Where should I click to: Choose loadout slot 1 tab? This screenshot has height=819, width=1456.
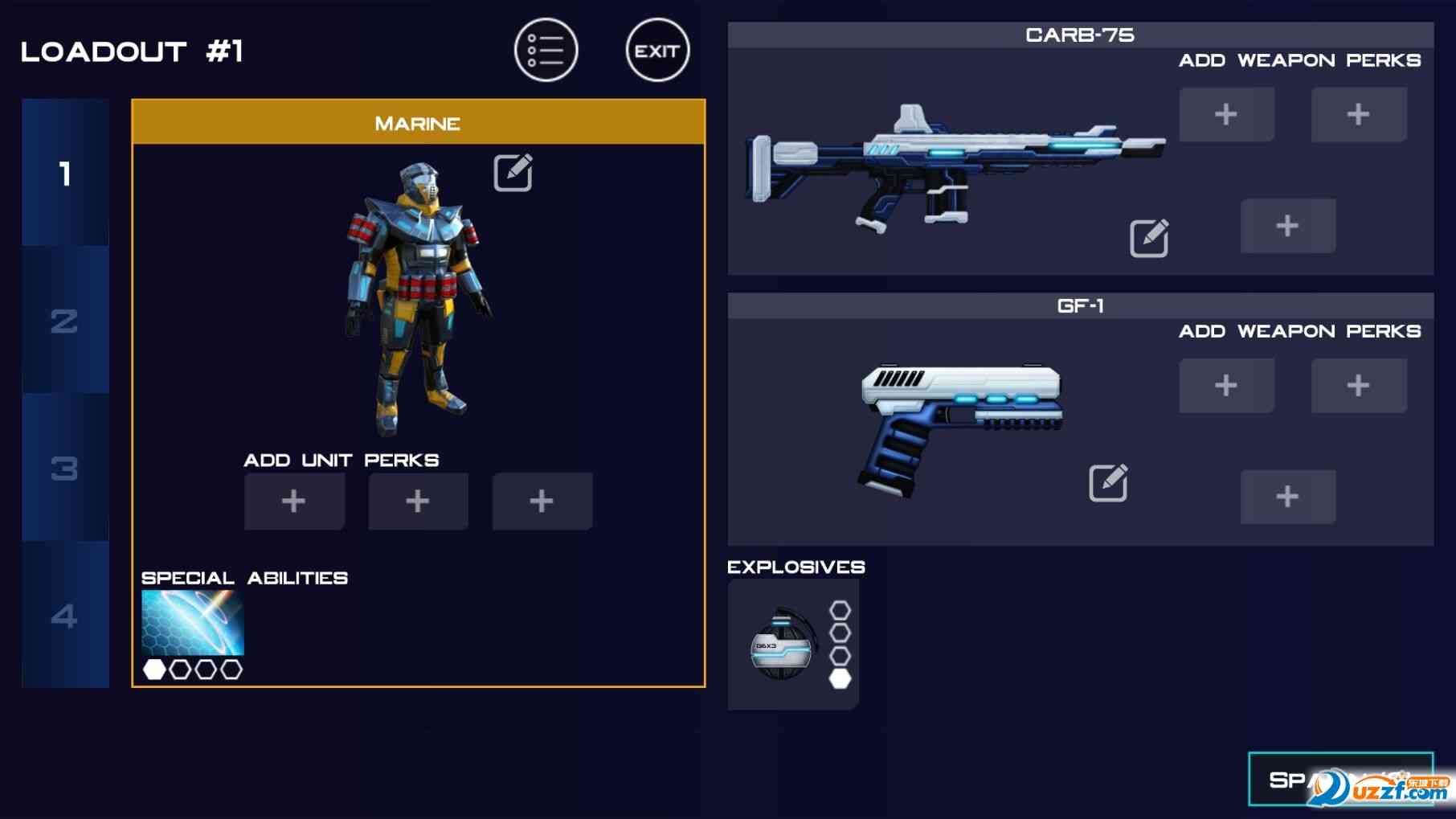point(65,173)
